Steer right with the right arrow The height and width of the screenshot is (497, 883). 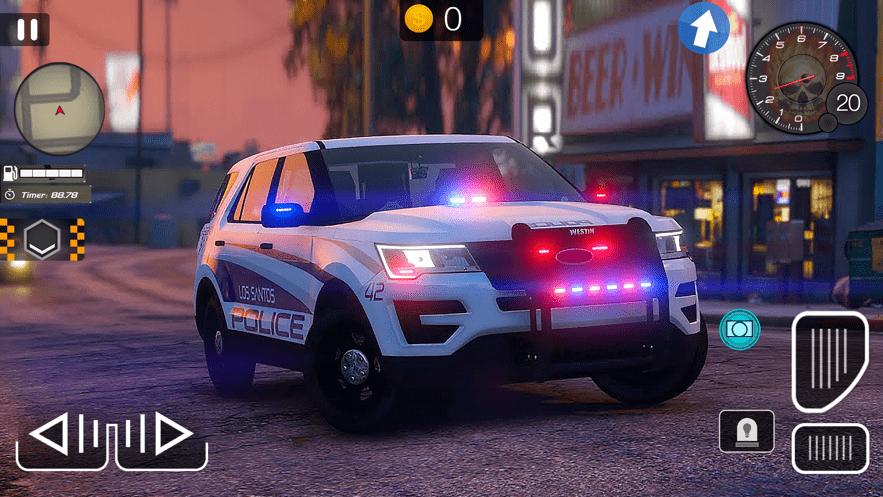(x=161, y=437)
